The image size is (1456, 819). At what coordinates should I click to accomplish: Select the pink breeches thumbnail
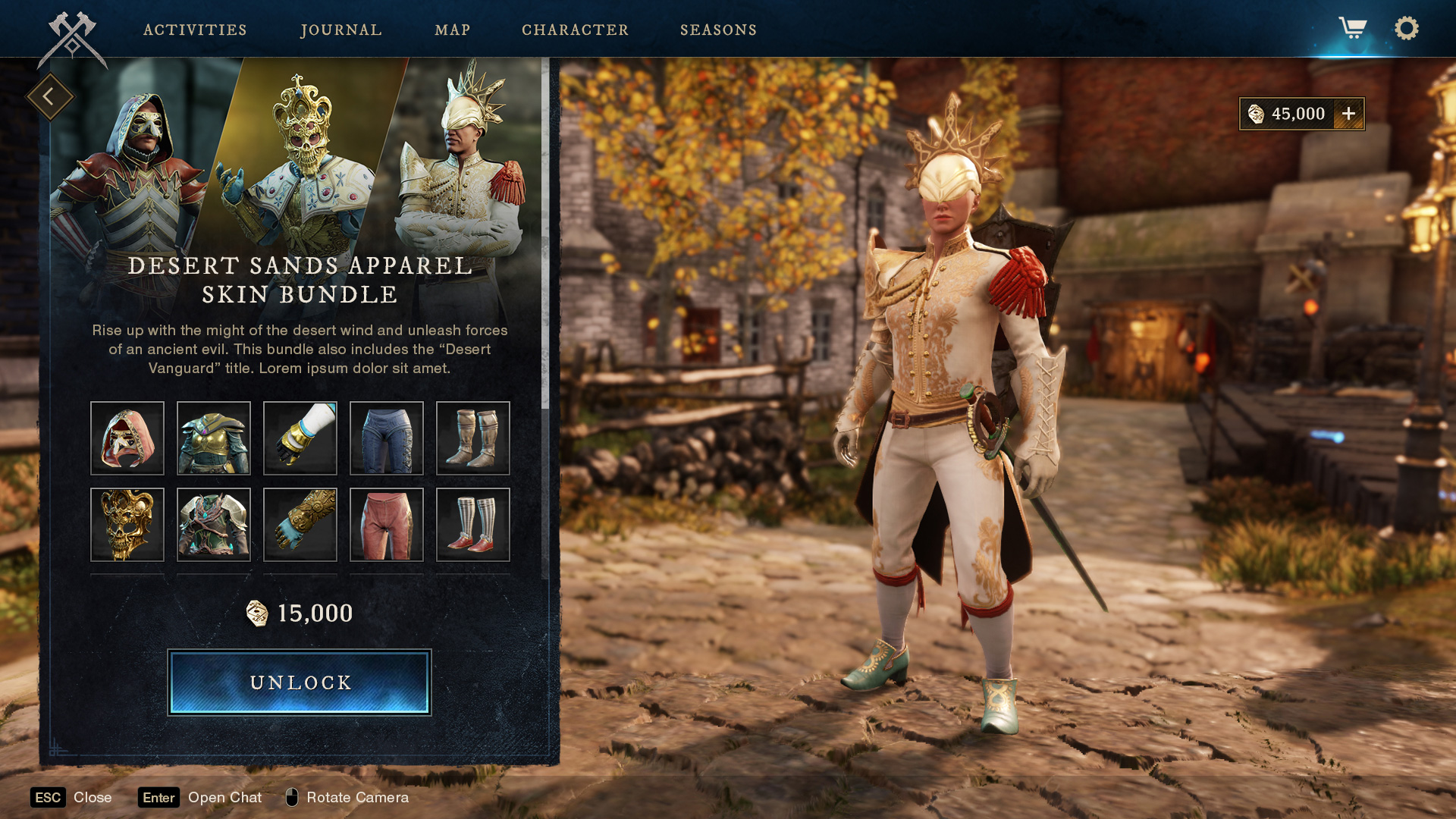coord(387,525)
